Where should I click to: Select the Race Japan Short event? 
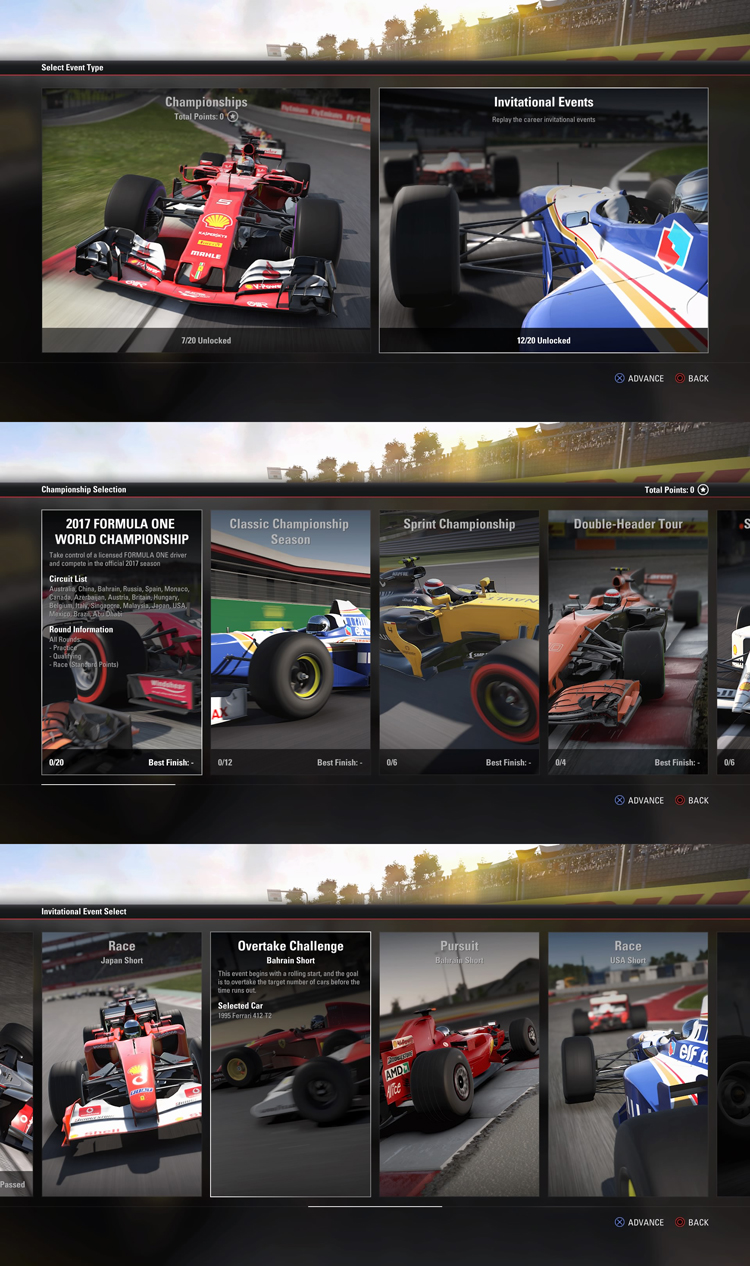[x=121, y=1064]
